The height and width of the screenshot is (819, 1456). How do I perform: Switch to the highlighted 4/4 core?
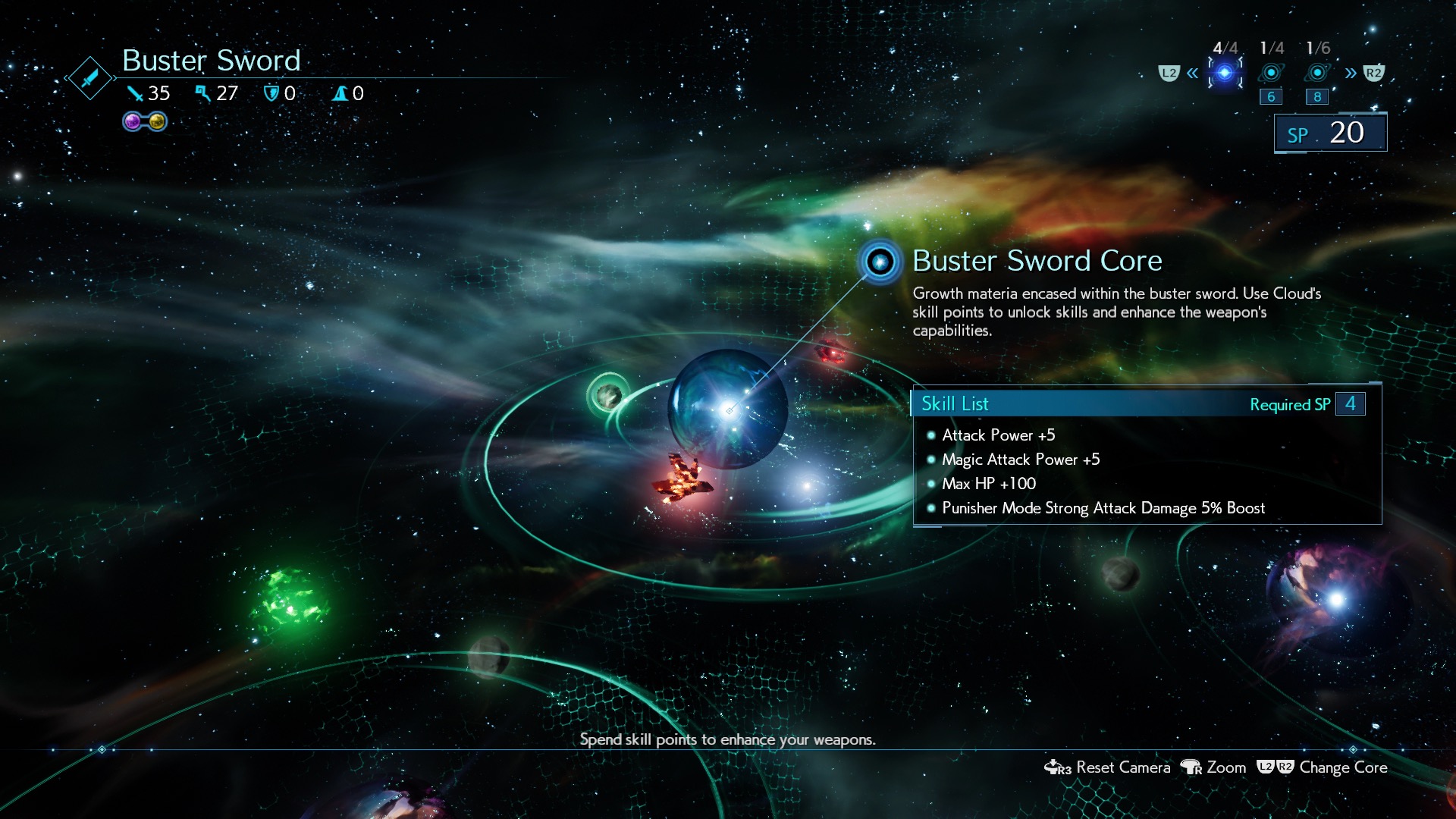coord(1225,73)
